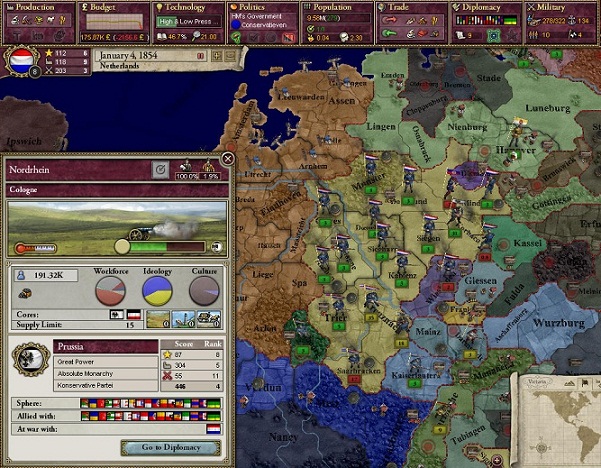Click the Culture pie chart
The height and width of the screenshot is (468, 601).
[x=204, y=290]
